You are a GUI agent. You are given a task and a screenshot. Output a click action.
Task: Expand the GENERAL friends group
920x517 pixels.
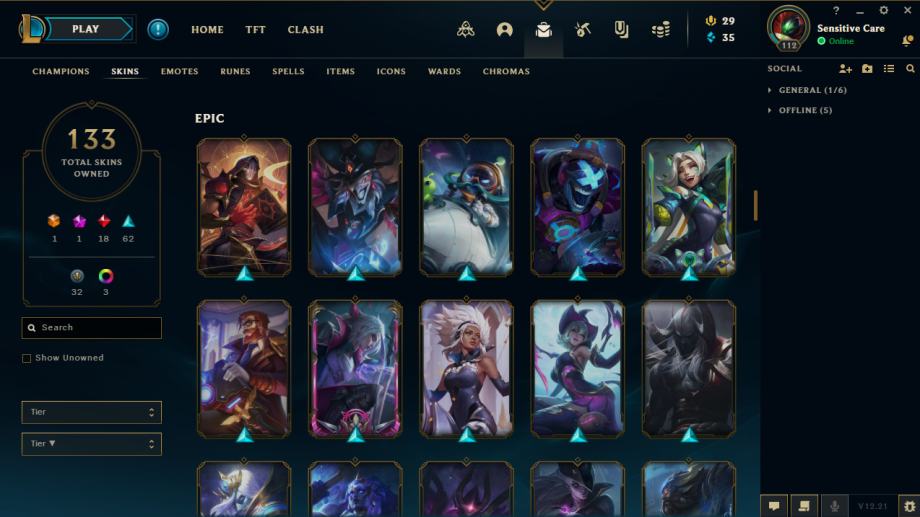tap(812, 90)
